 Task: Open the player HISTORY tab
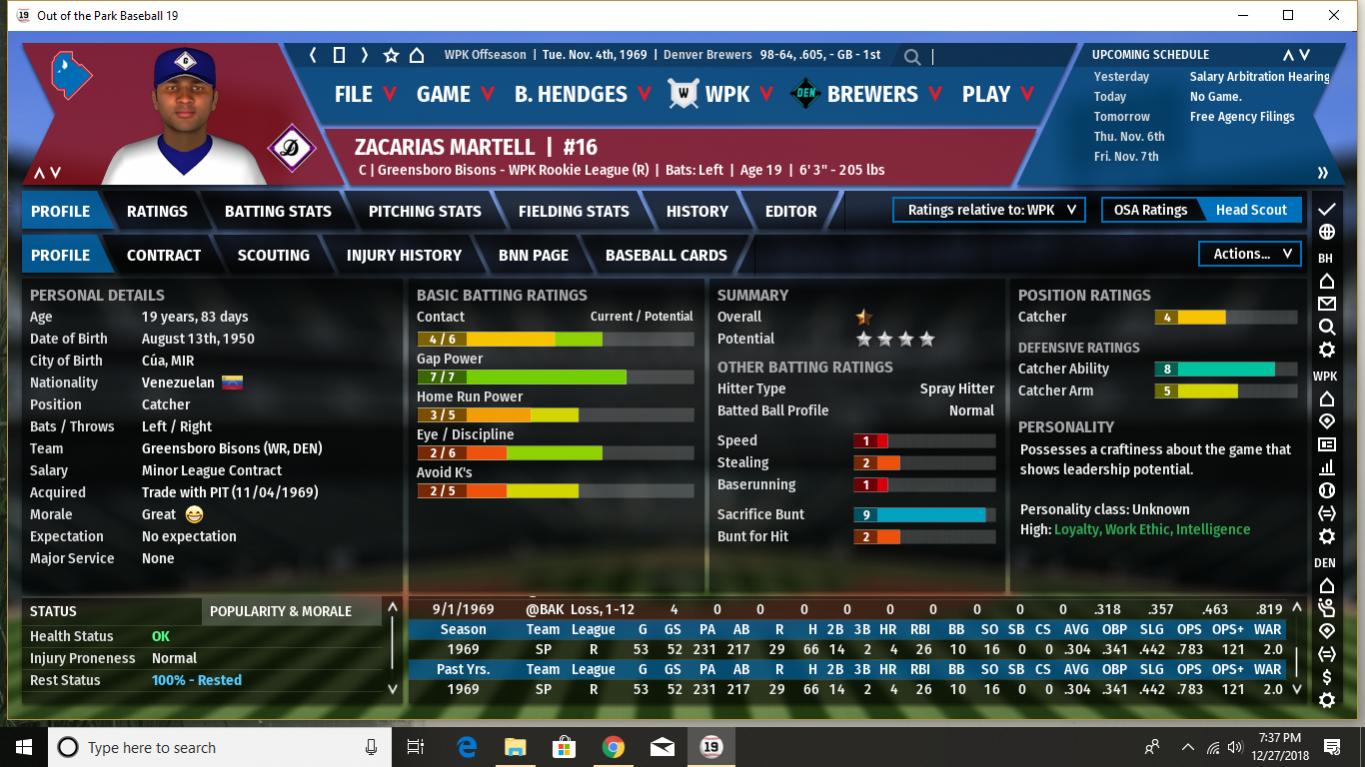[x=697, y=211]
